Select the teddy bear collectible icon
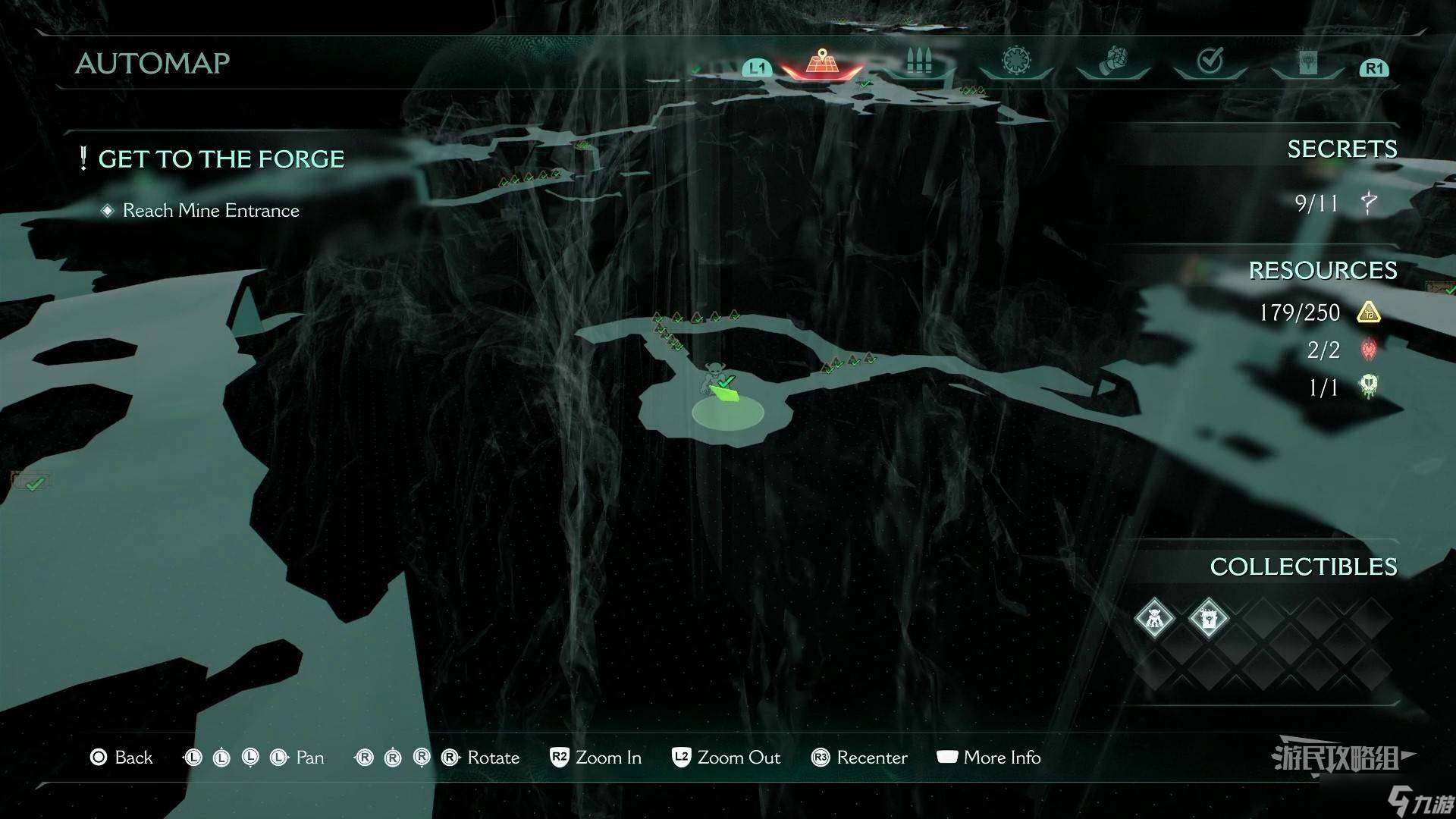Screen dimensions: 1456x819 (x=1153, y=617)
